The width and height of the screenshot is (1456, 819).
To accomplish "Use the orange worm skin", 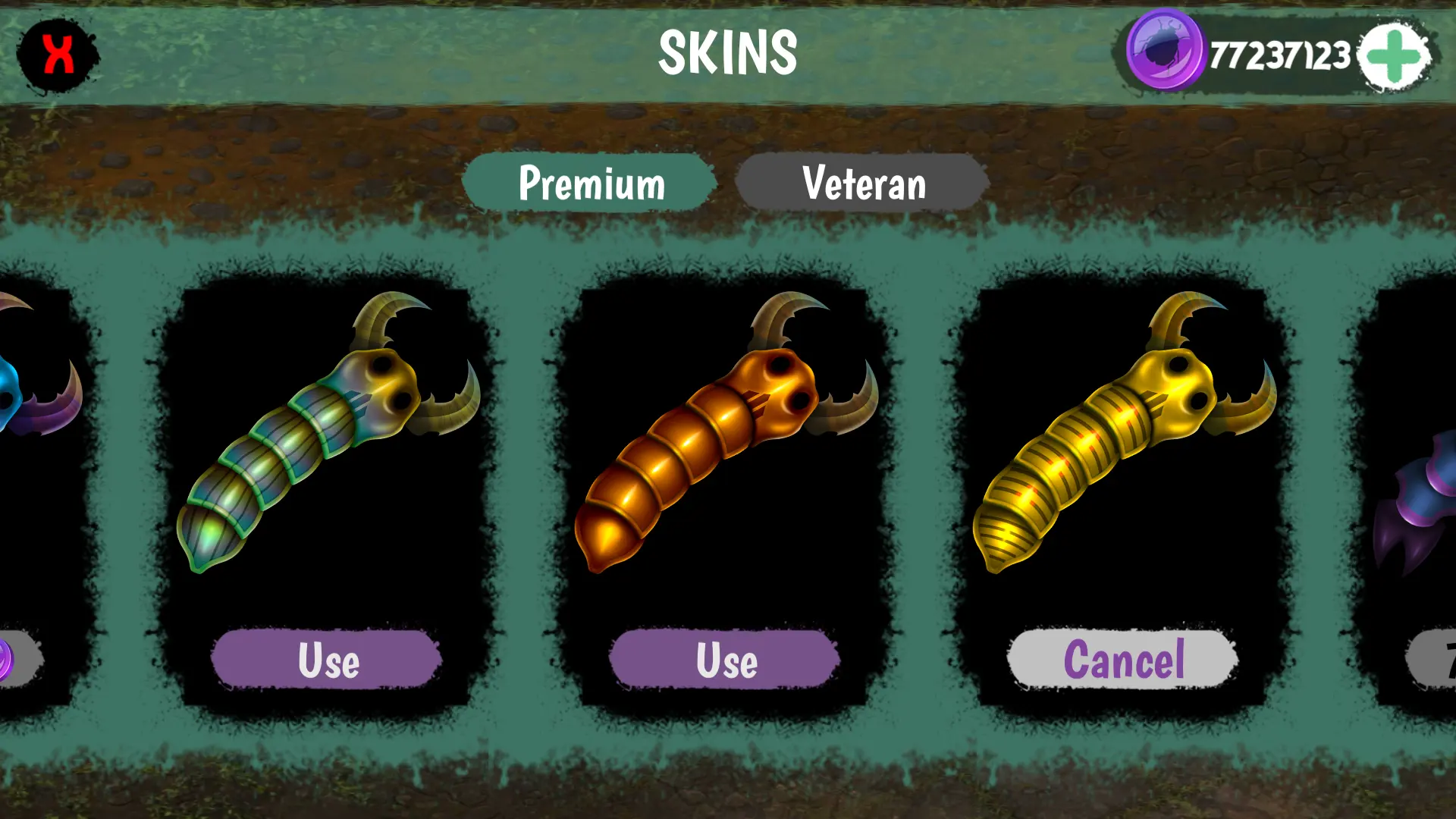I will coord(726,660).
